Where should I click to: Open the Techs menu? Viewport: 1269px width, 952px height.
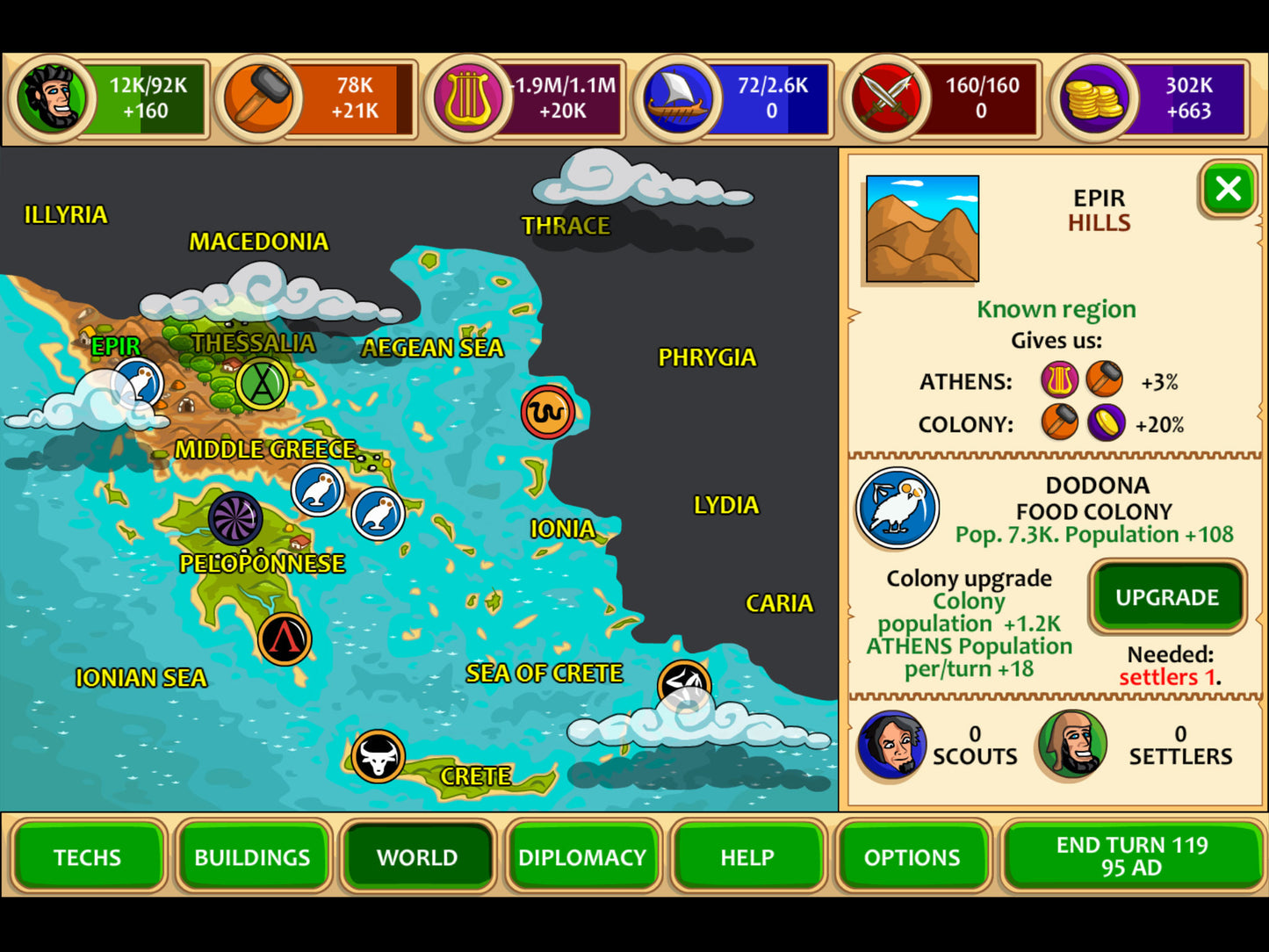pyautogui.click(x=87, y=856)
